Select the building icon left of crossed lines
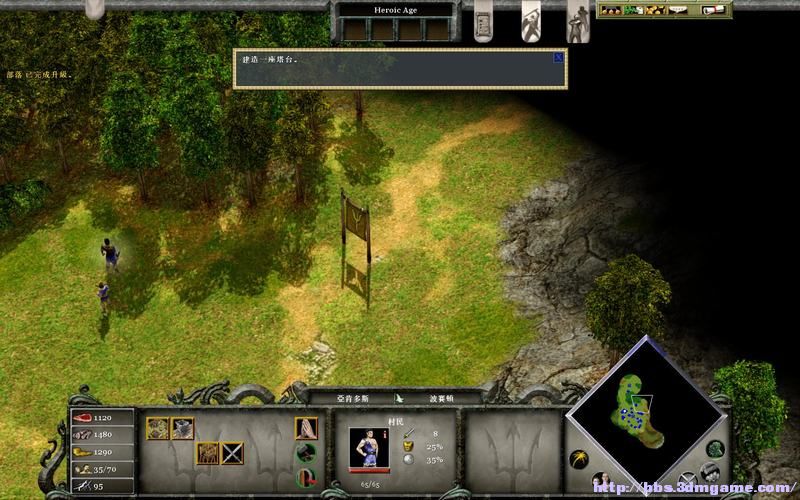800x500 pixels. pyautogui.click(x=208, y=453)
